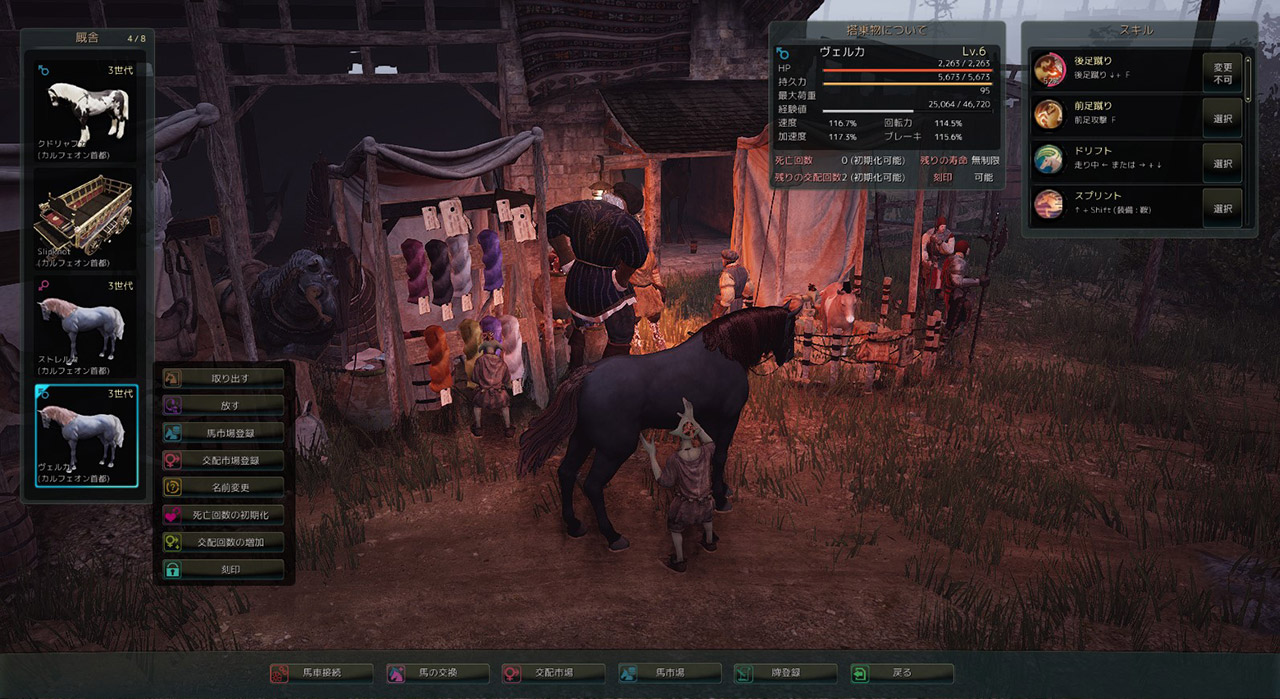Select 交配回数の増加 to add breeding count

(x=223, y=542)
